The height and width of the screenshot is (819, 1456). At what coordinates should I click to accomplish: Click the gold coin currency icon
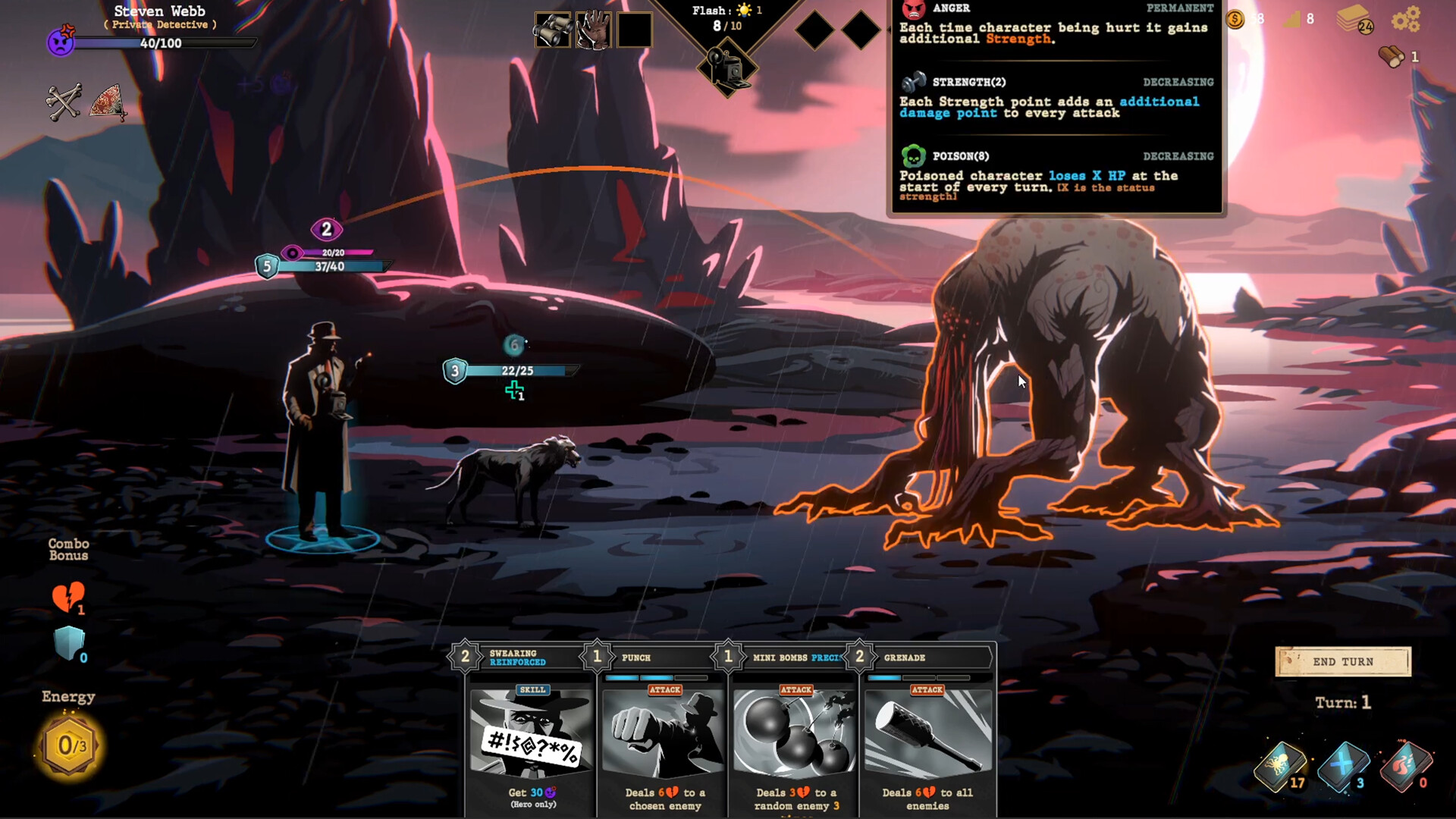tap(1235, 20)
